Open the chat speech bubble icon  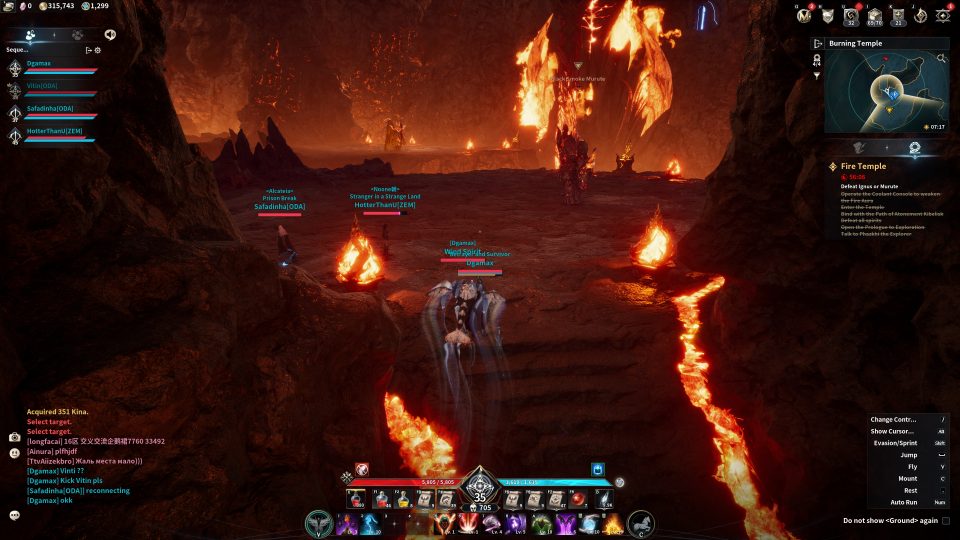(14, 515)
